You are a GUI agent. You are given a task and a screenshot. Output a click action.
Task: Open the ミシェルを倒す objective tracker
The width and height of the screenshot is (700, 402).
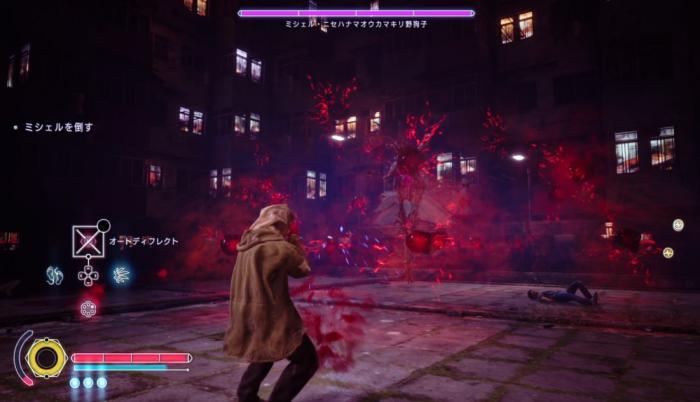pyautogui.click(x=57, y=127)
